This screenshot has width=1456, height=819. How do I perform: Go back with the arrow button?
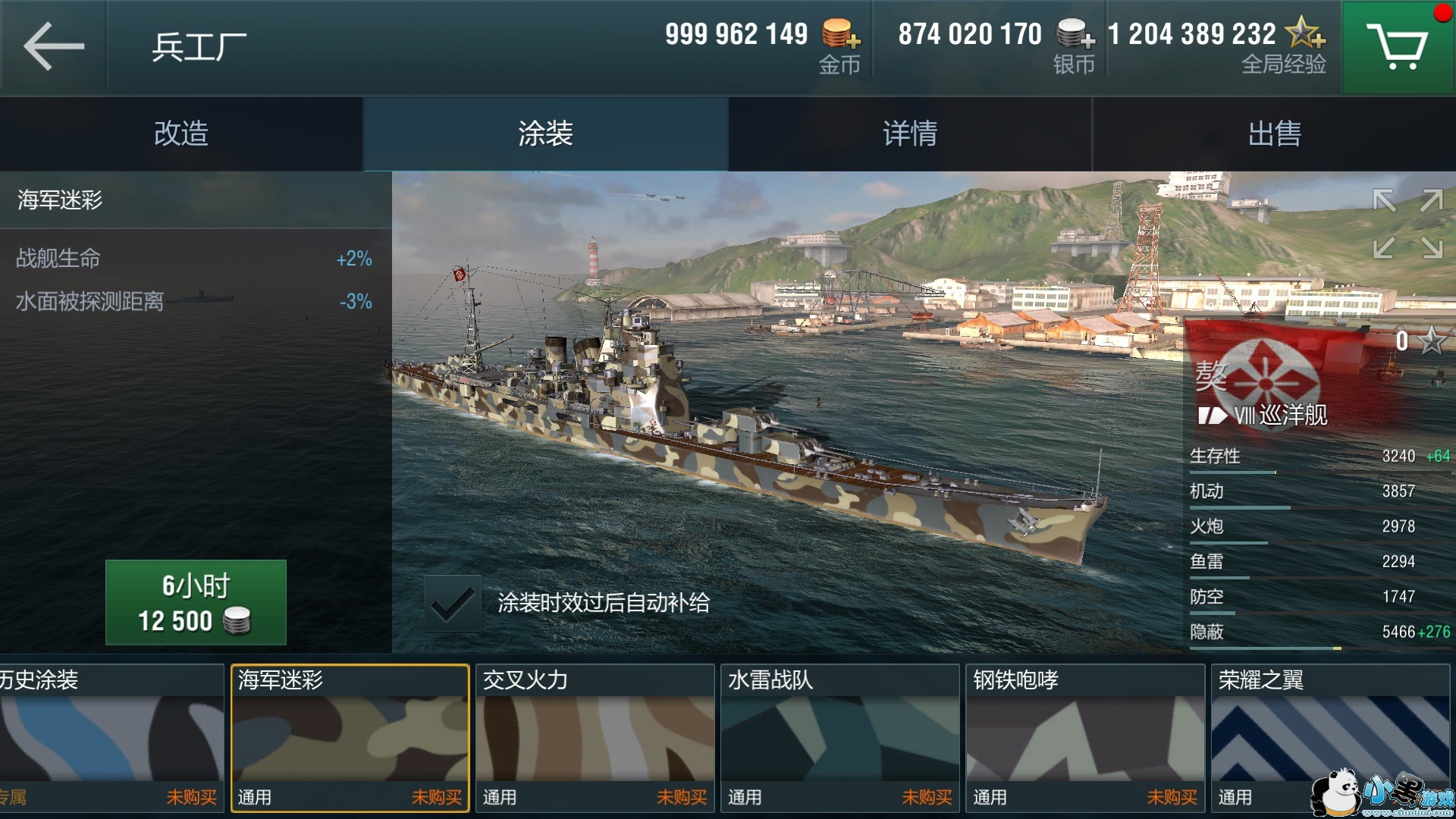point(53,46)
